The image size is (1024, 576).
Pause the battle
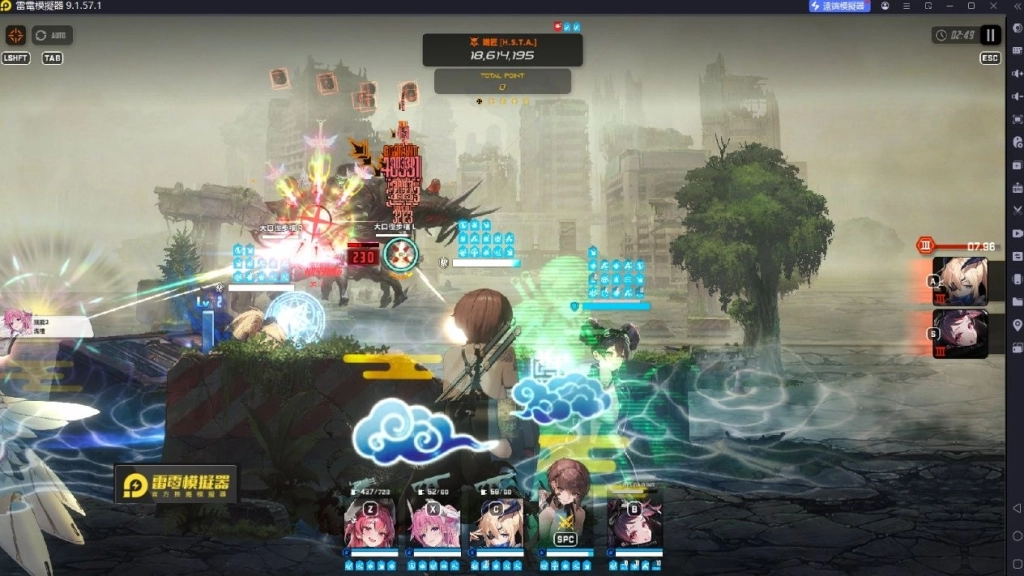click(990, 35)
